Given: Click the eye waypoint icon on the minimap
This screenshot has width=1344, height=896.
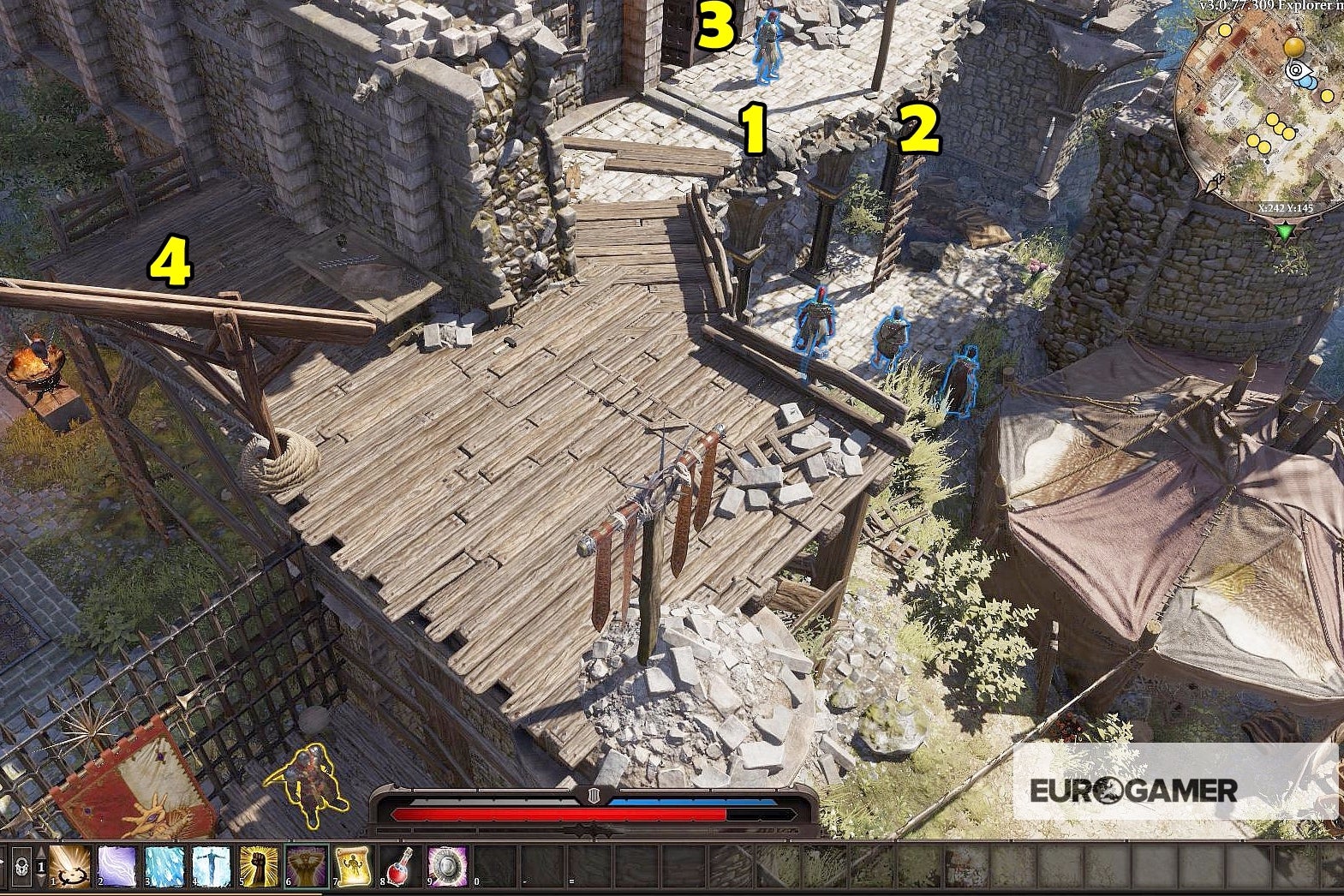Looking at the screenshot, I should [1296, 70].
